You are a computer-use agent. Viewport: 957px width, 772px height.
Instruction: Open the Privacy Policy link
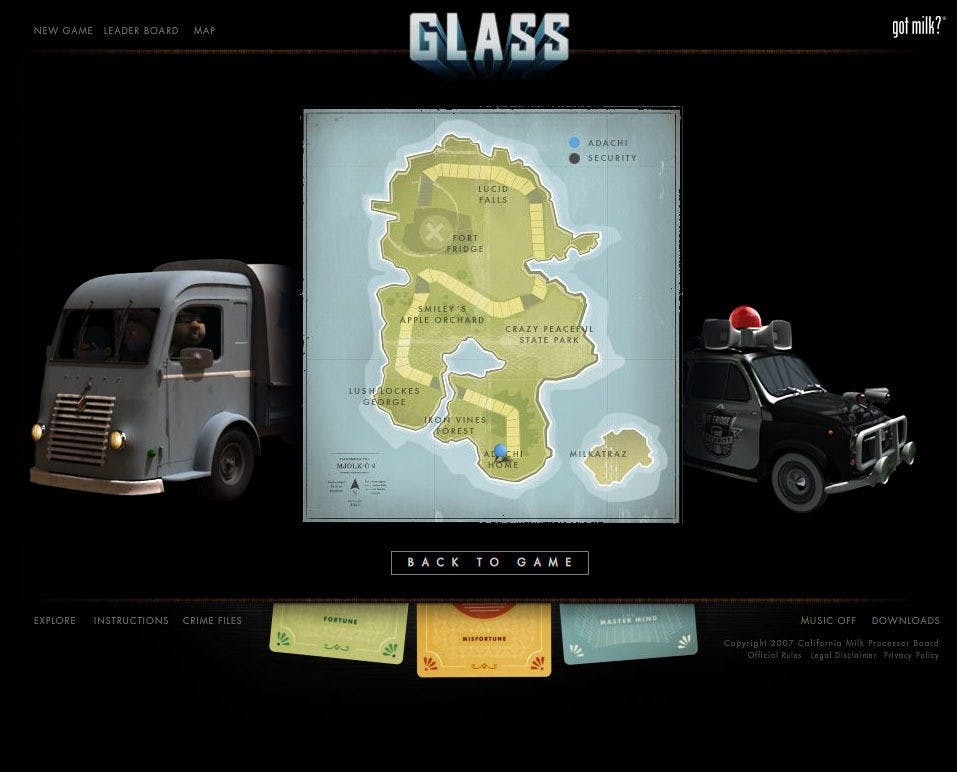911,656
